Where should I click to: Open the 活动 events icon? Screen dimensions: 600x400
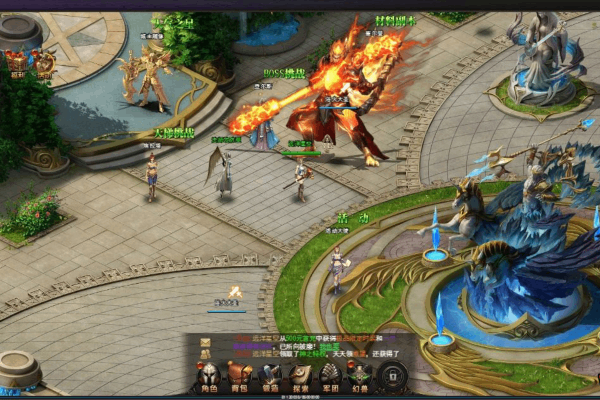tap(44, 64)
